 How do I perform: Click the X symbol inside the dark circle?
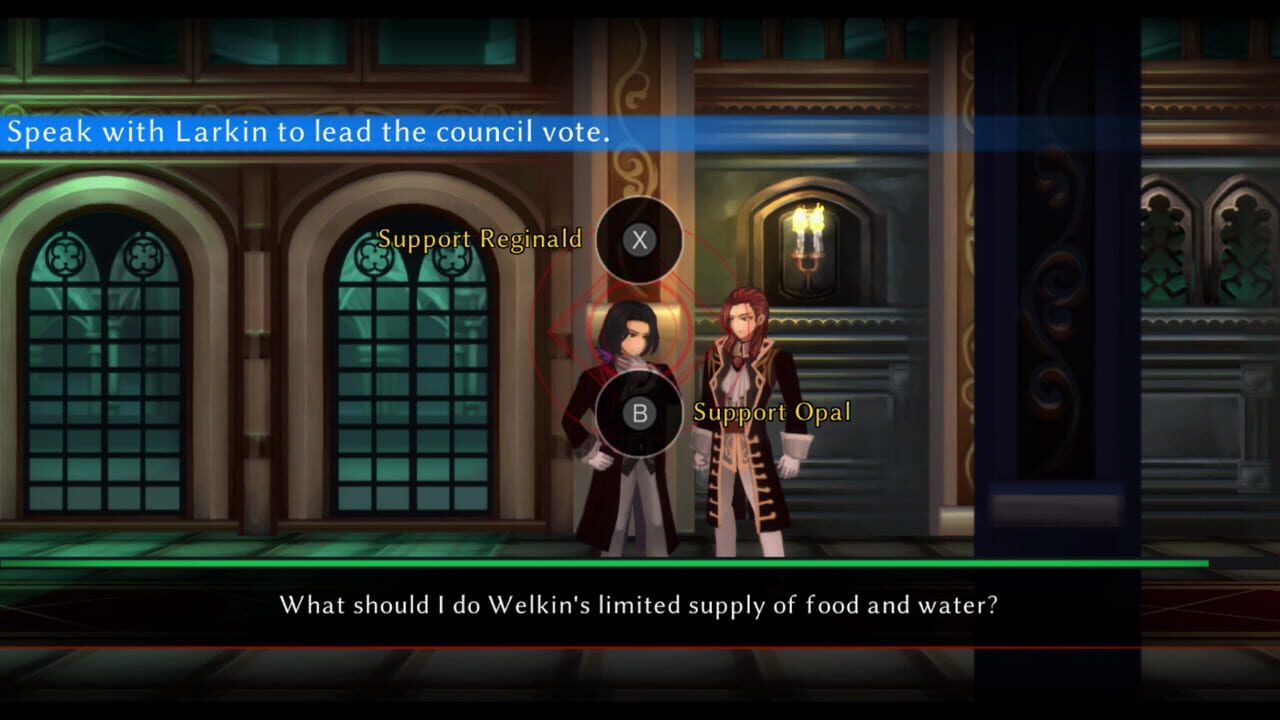pos(639,240)
